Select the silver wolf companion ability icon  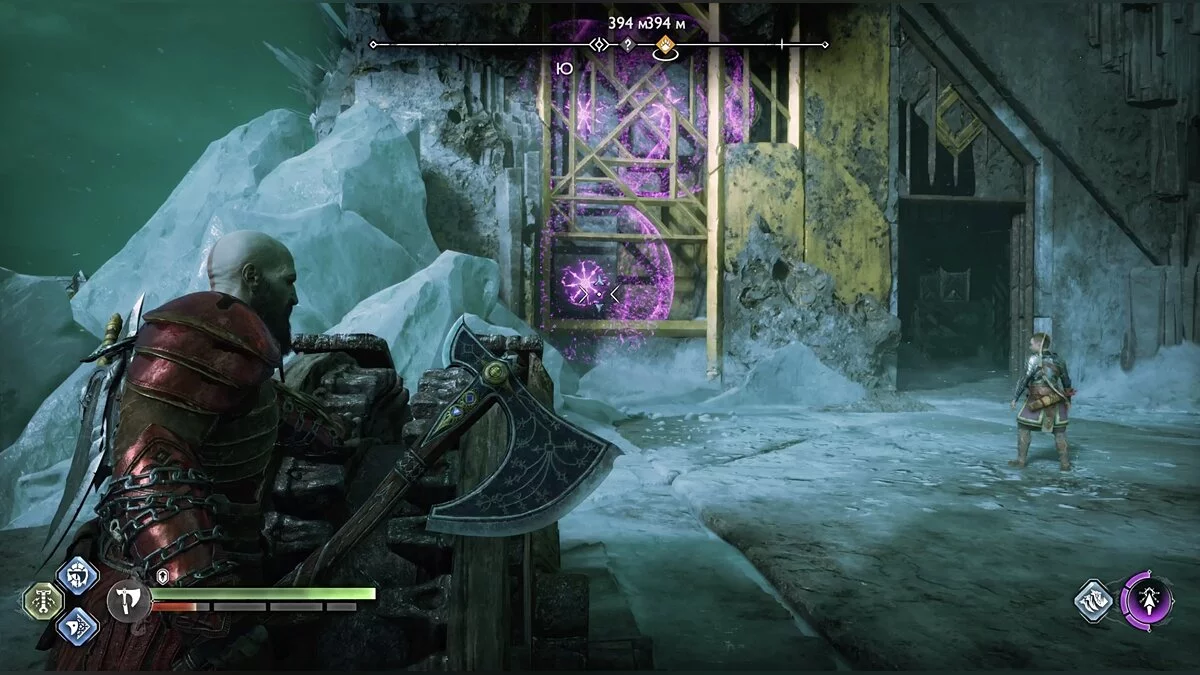[1094, 601]
